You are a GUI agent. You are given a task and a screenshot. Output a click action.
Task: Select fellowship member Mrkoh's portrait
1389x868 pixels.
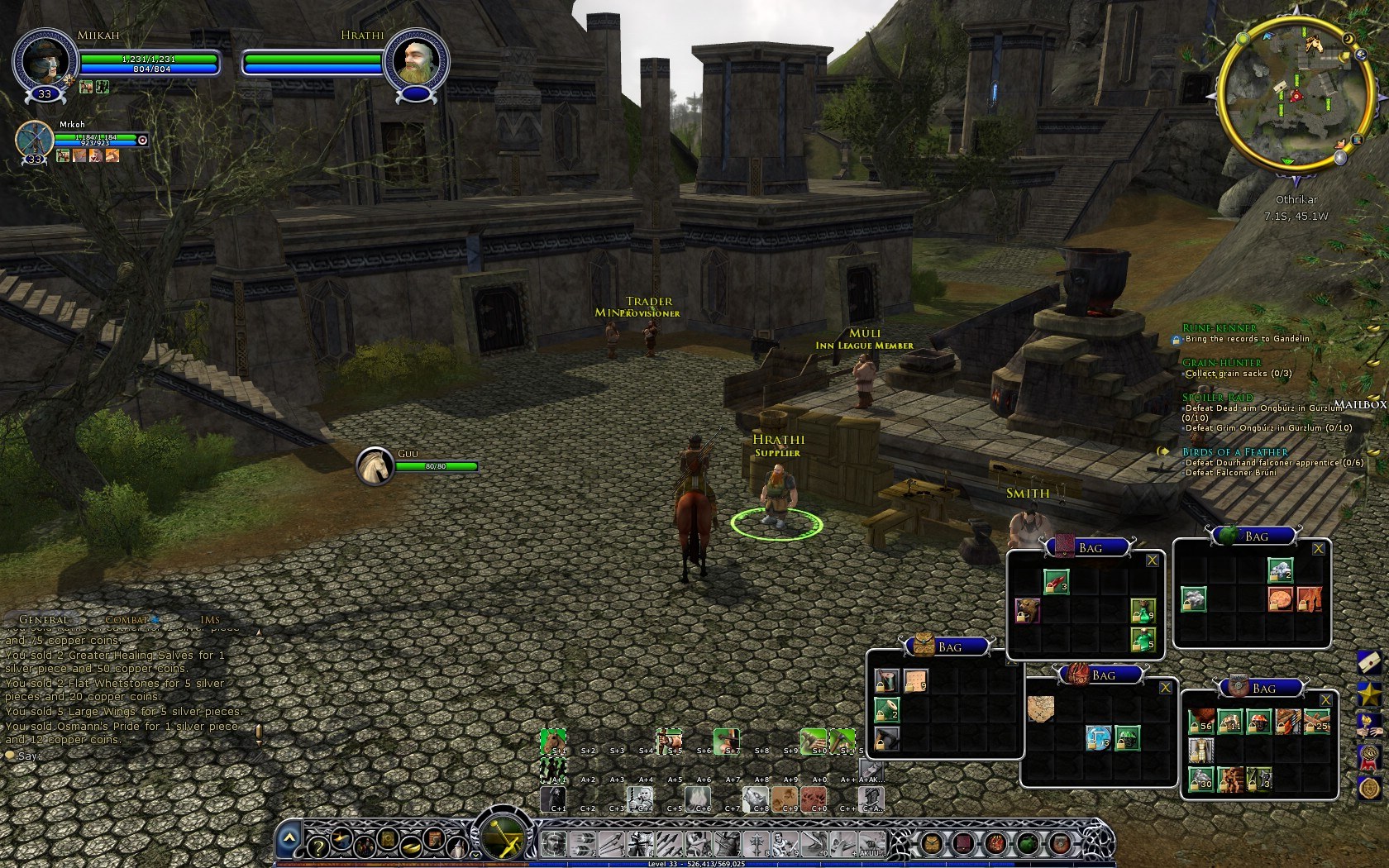coord(35,139)
